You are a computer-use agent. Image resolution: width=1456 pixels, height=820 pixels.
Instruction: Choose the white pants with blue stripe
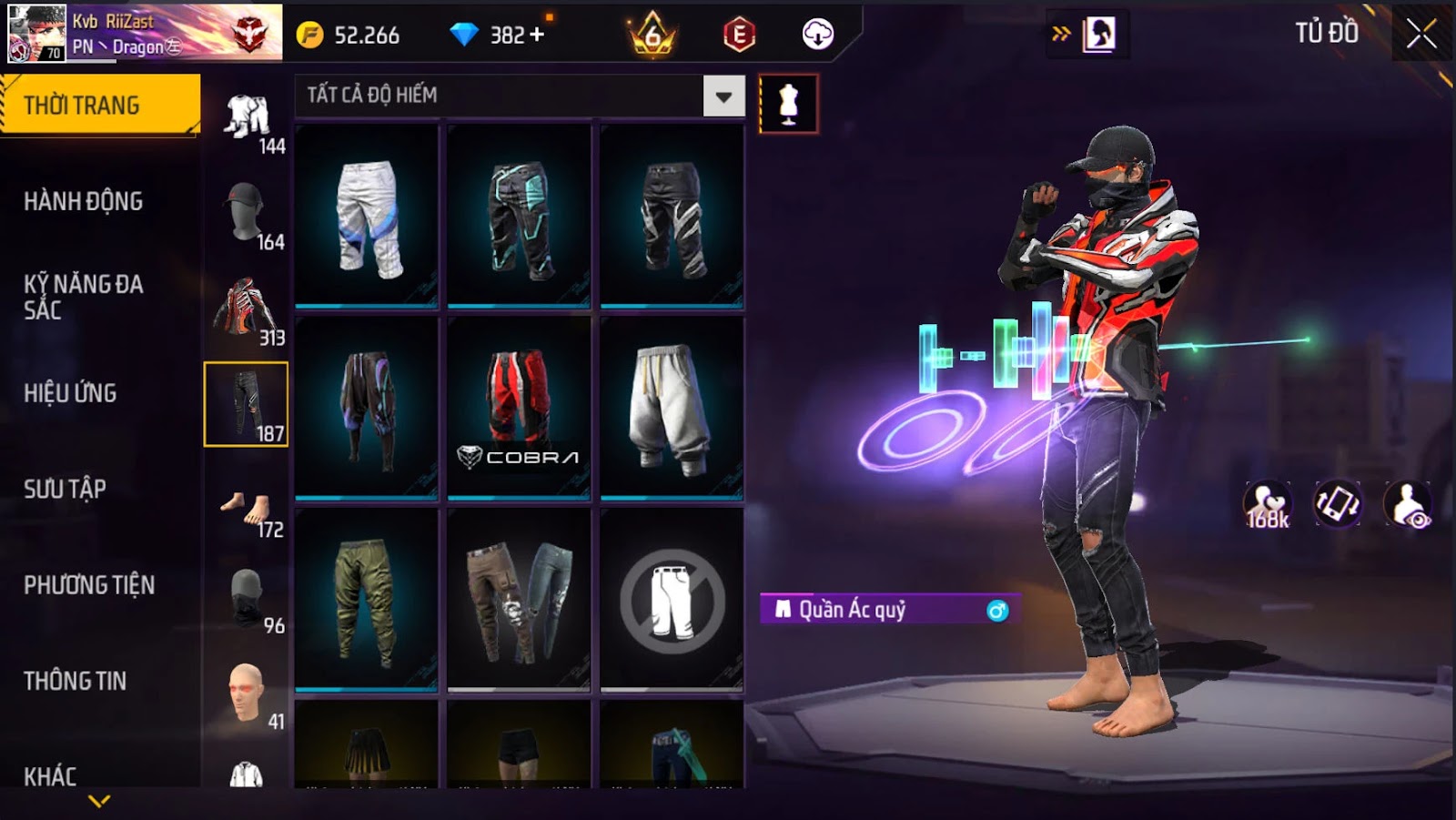[x=367, y=217]
